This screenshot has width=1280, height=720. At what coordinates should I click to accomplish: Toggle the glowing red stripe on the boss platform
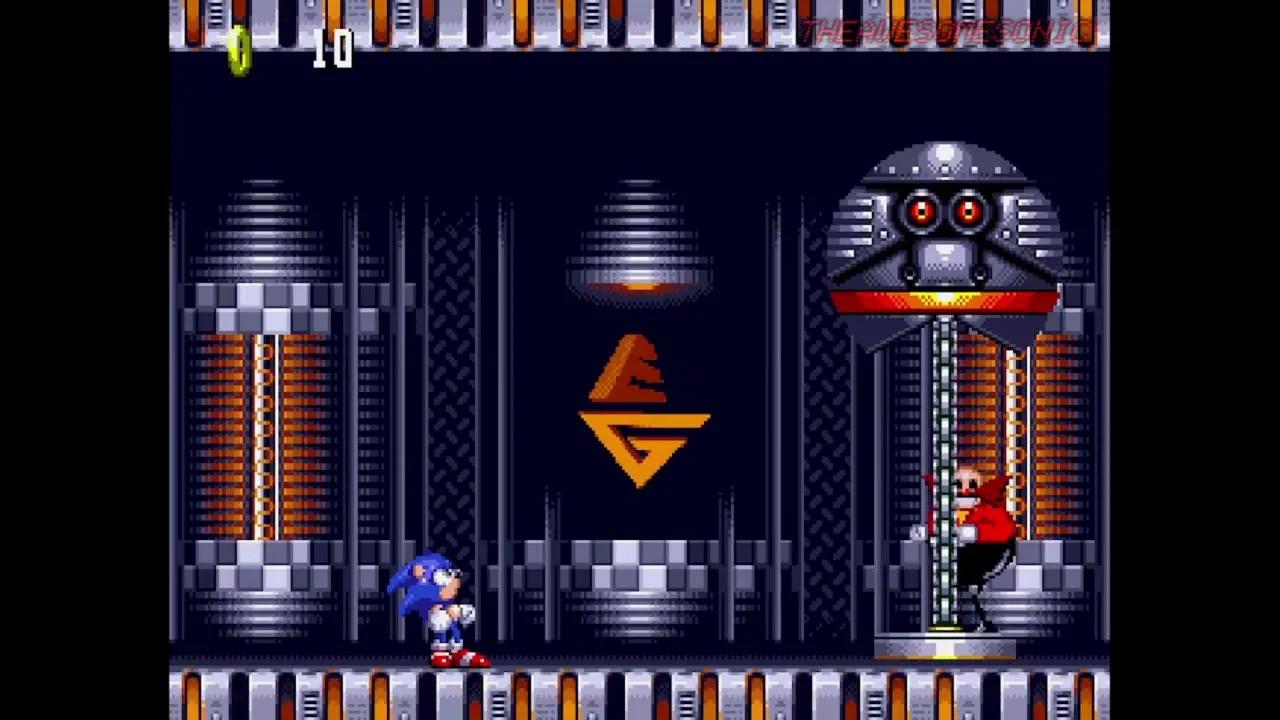coord(940,300)
